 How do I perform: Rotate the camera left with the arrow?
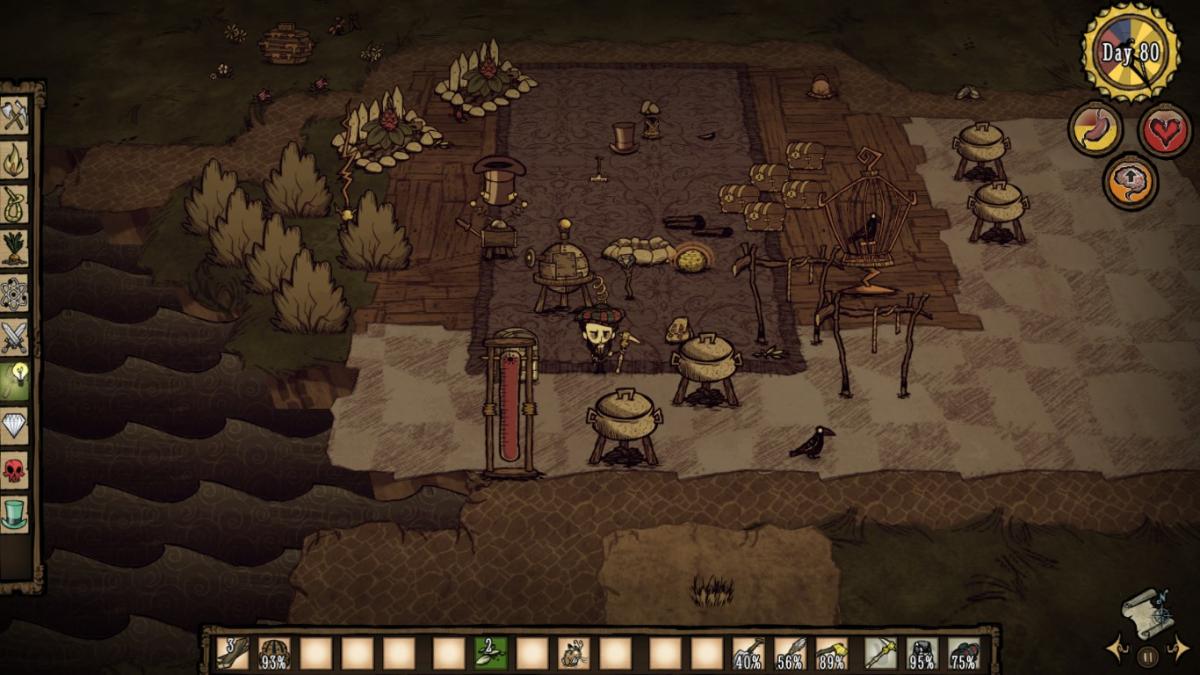point(1116,649)
